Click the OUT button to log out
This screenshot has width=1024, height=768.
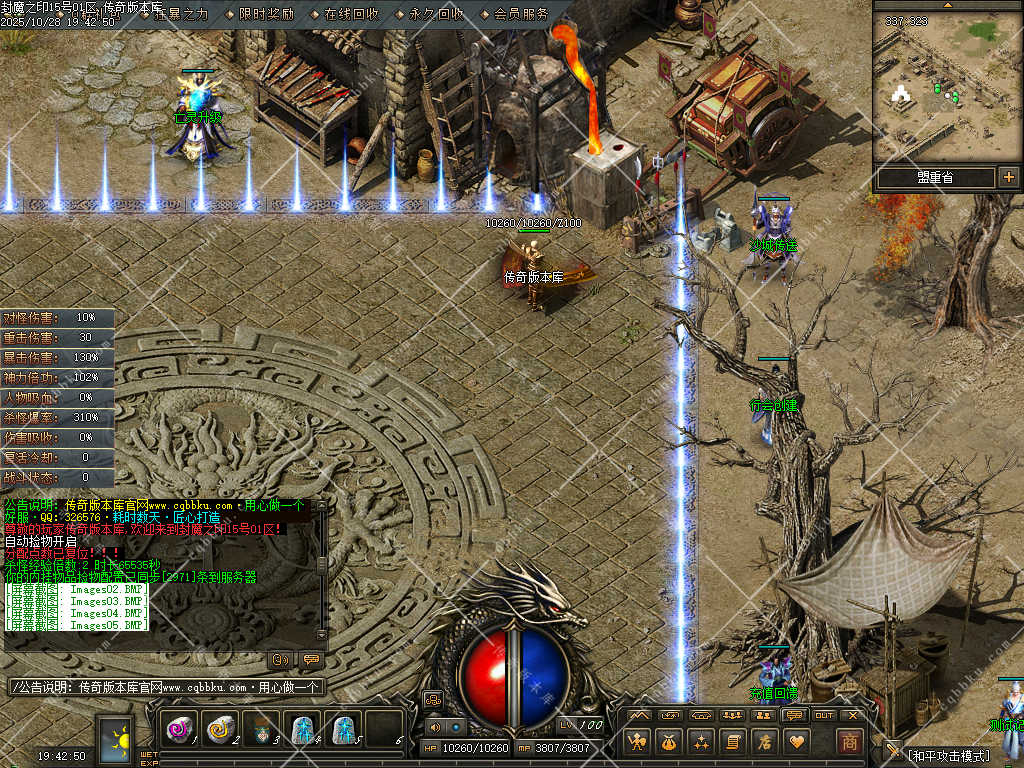tap(824, 715)
